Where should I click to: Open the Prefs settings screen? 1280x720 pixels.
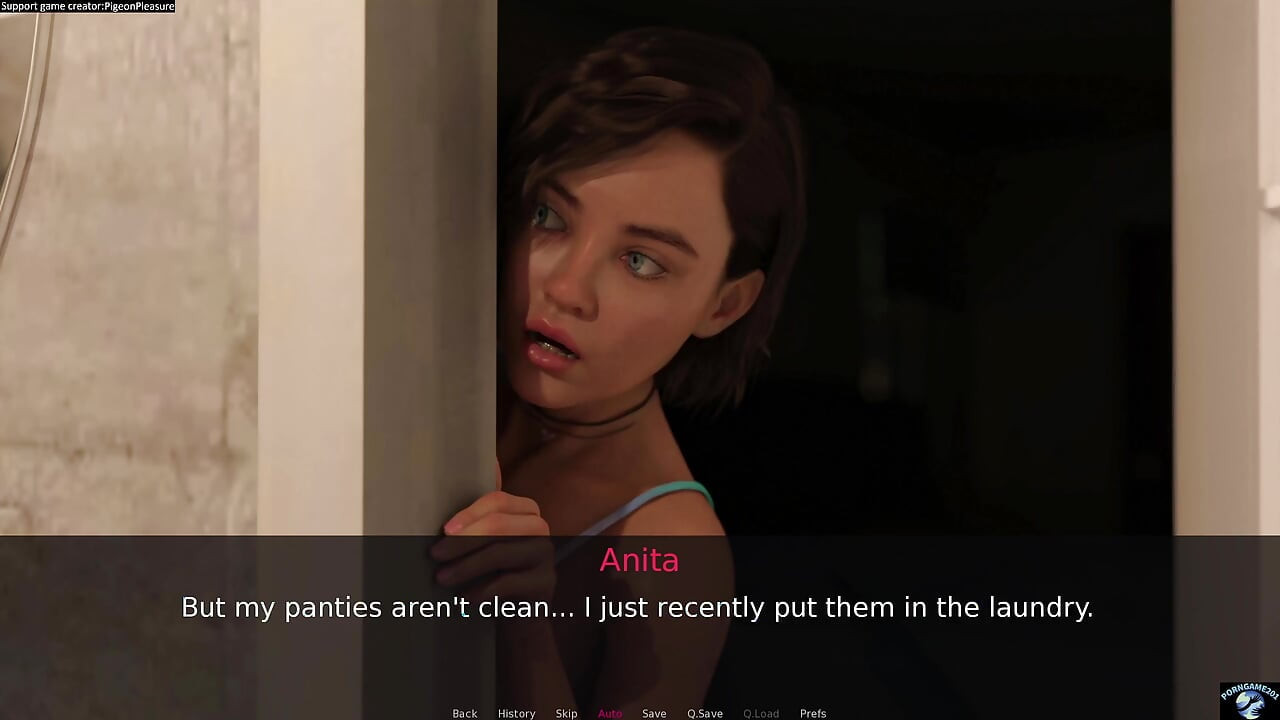tap(813, 713)
